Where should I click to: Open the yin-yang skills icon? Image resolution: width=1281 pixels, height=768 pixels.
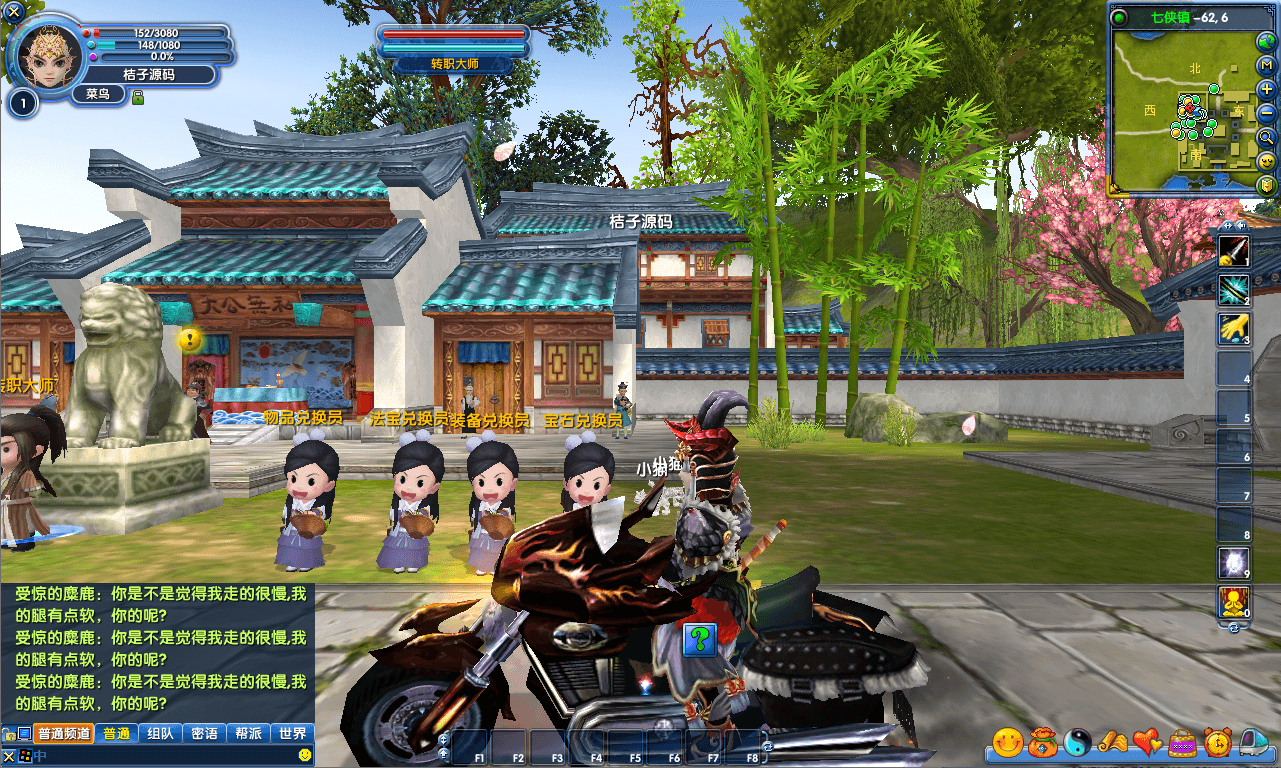pos(1076,744)
